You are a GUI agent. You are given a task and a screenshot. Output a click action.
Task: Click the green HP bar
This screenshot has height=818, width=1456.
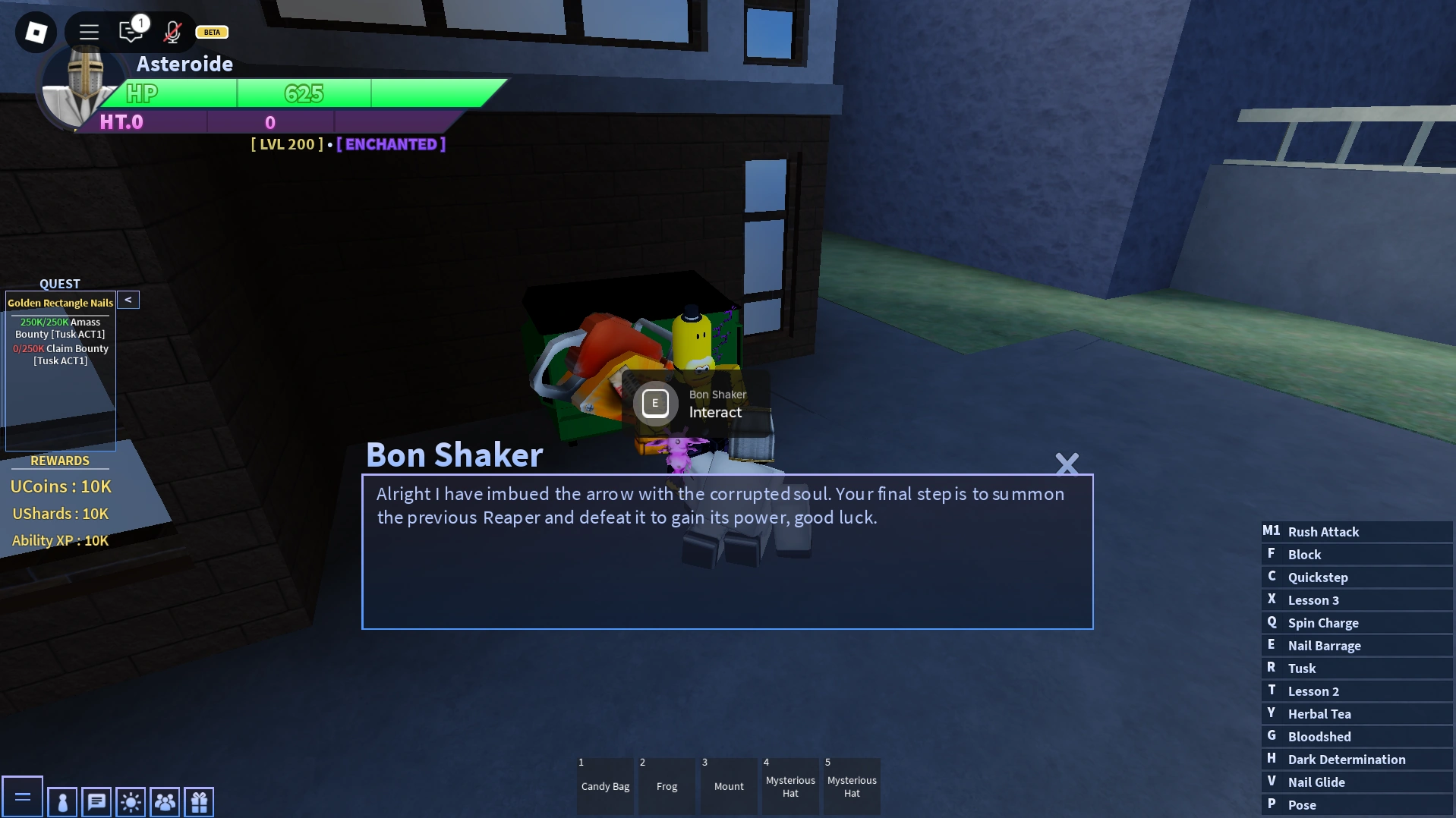[304, 93]
